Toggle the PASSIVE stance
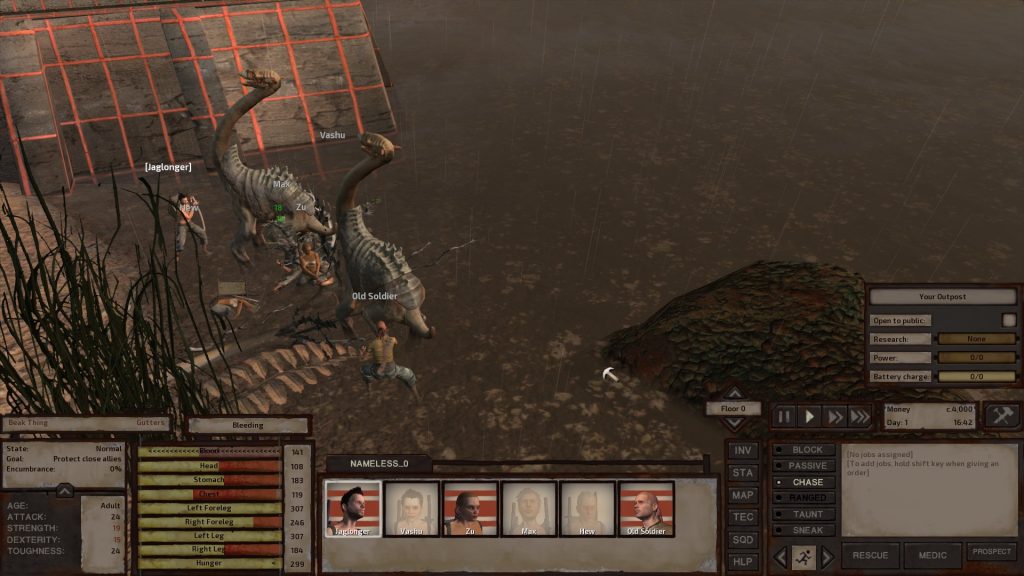1024x576 pixels. point(804,466)
